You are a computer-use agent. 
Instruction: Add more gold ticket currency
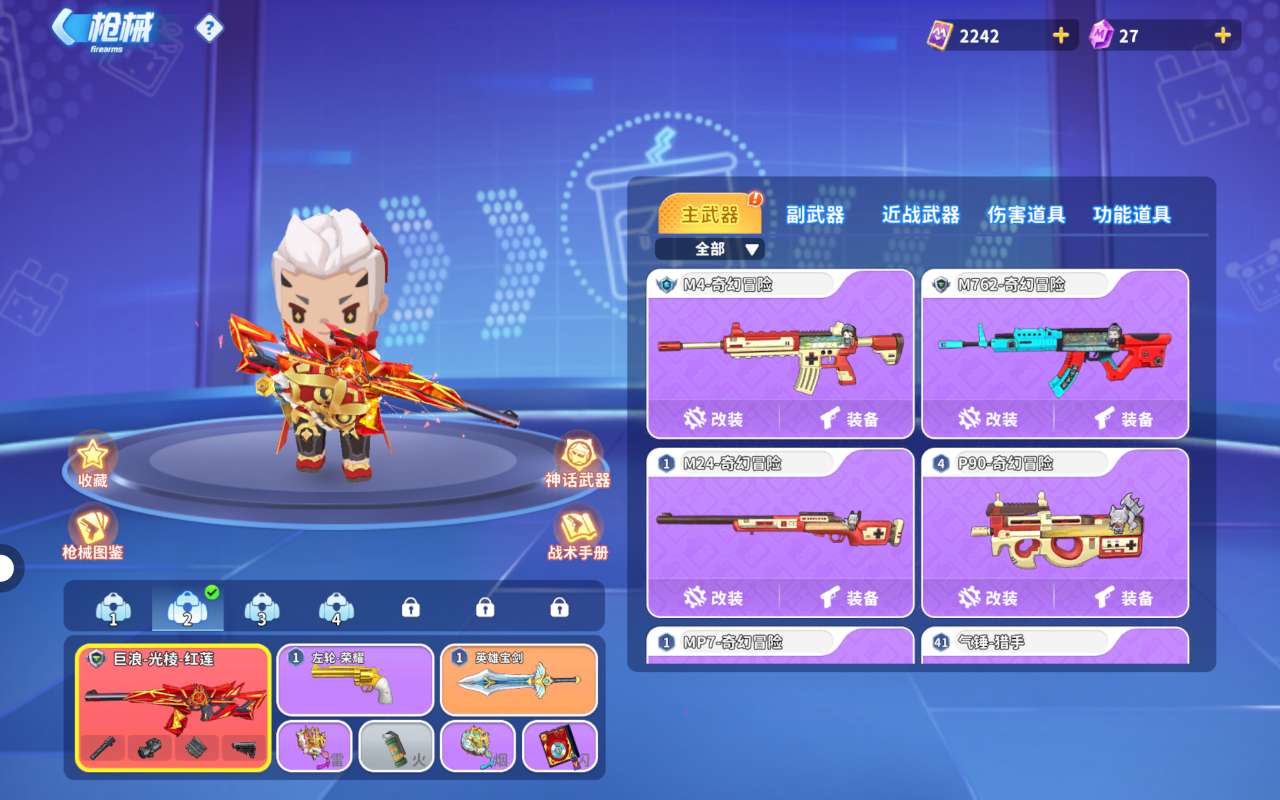tap(1061, 36)
